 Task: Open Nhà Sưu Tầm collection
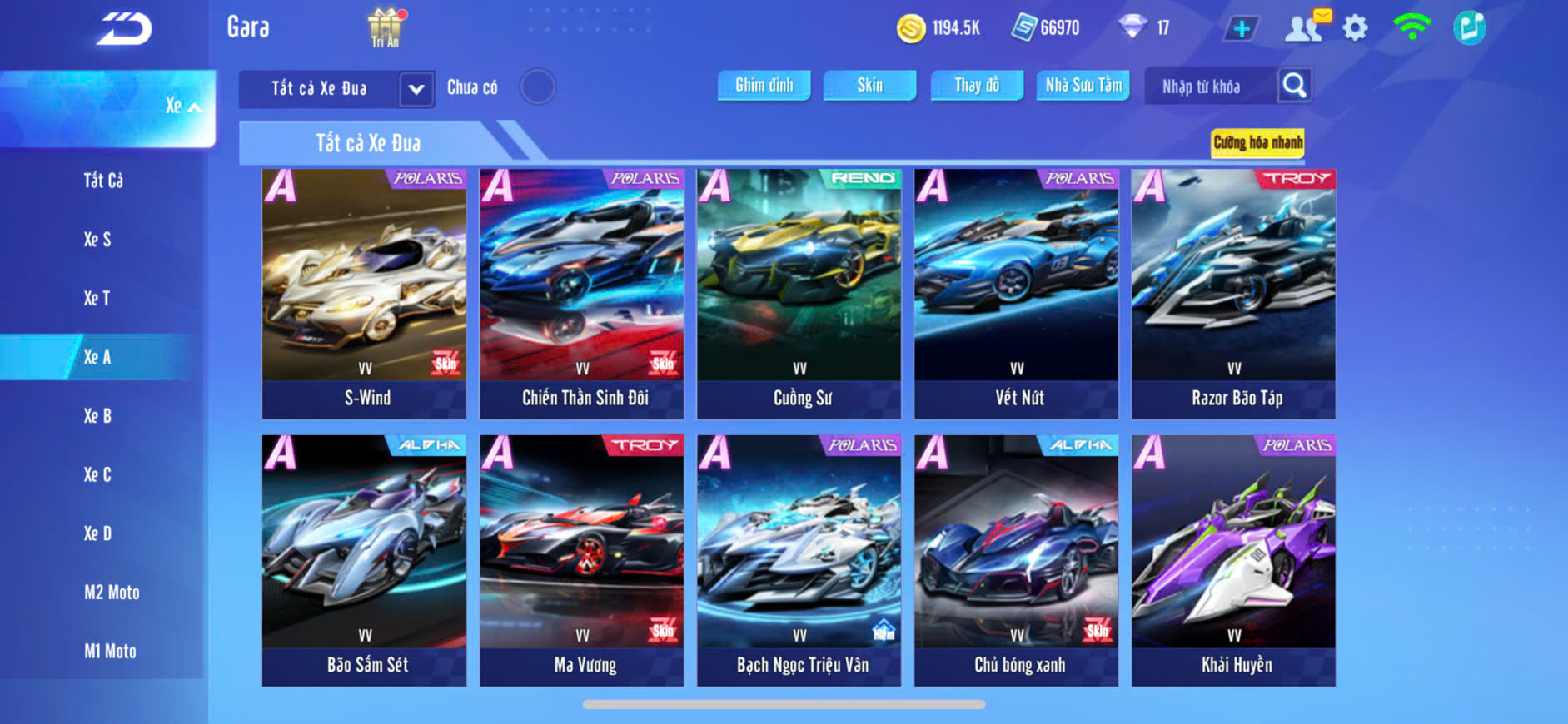1083,85
